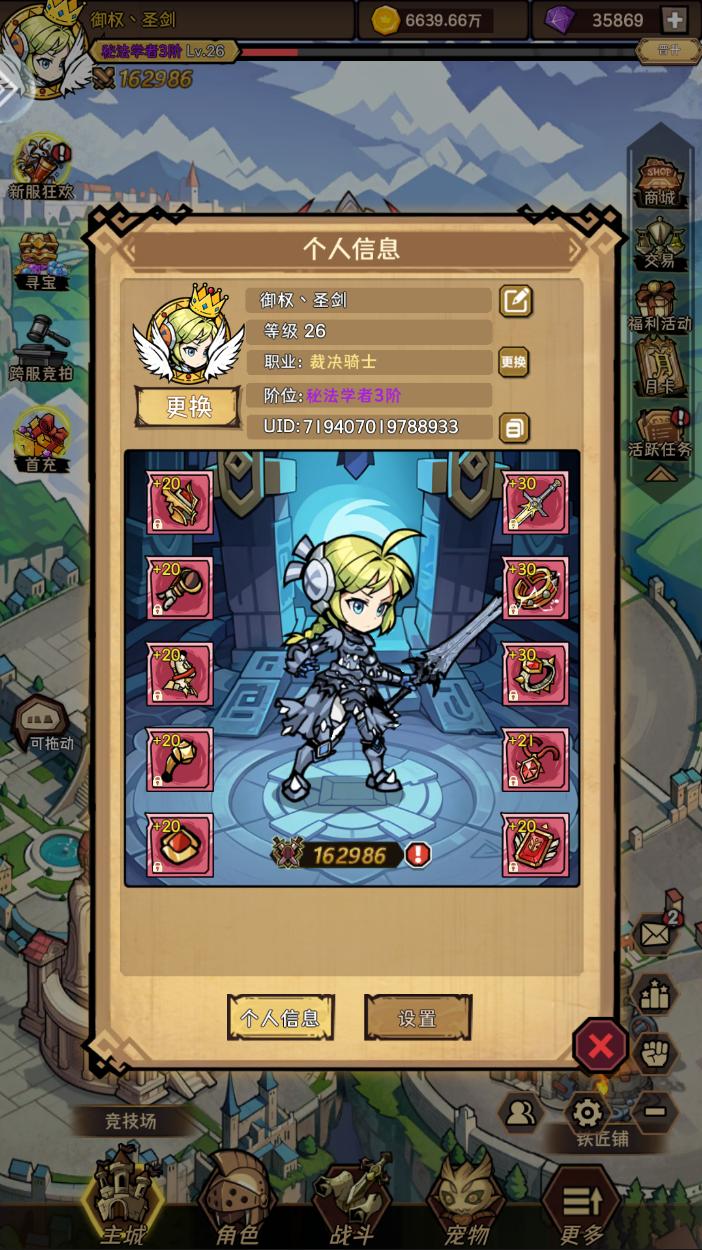This screenshot has width=702, height=1250.
Task: Add purple gems with plus button
Action: [674, 20]
